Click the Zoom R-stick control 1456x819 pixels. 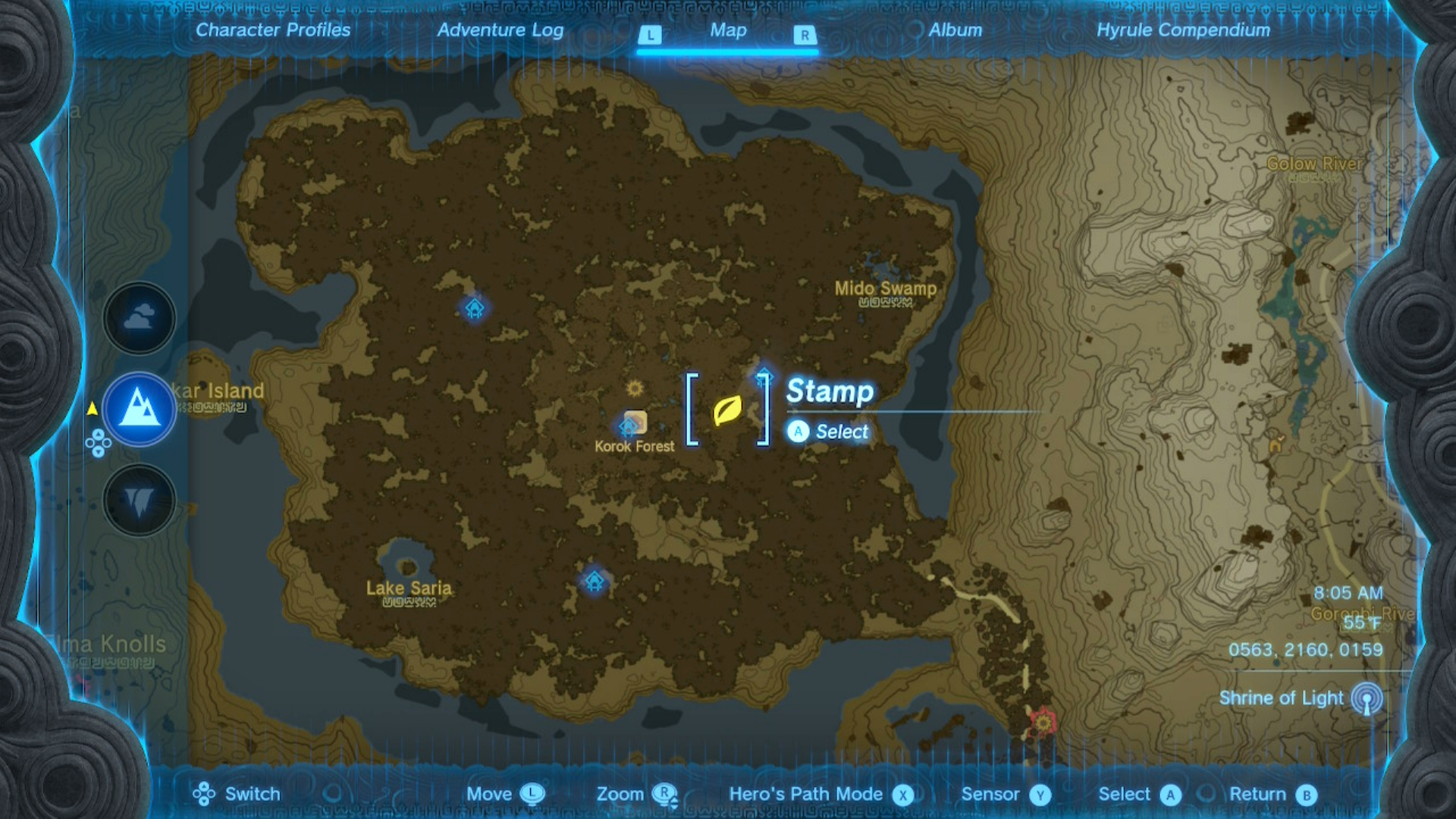pos(666,794)
